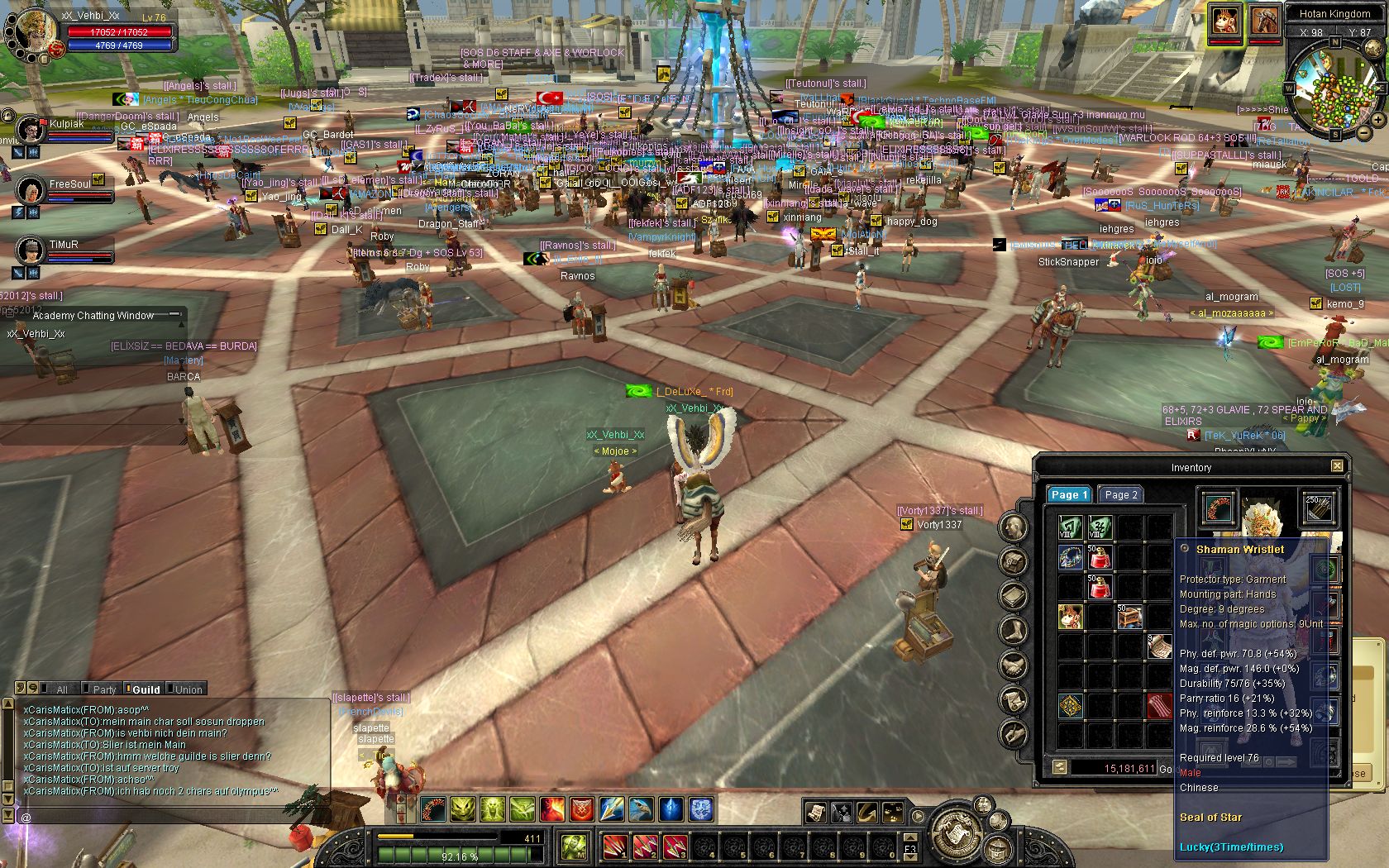Click the equipped arrows slot showing 250

(1318, 508)
